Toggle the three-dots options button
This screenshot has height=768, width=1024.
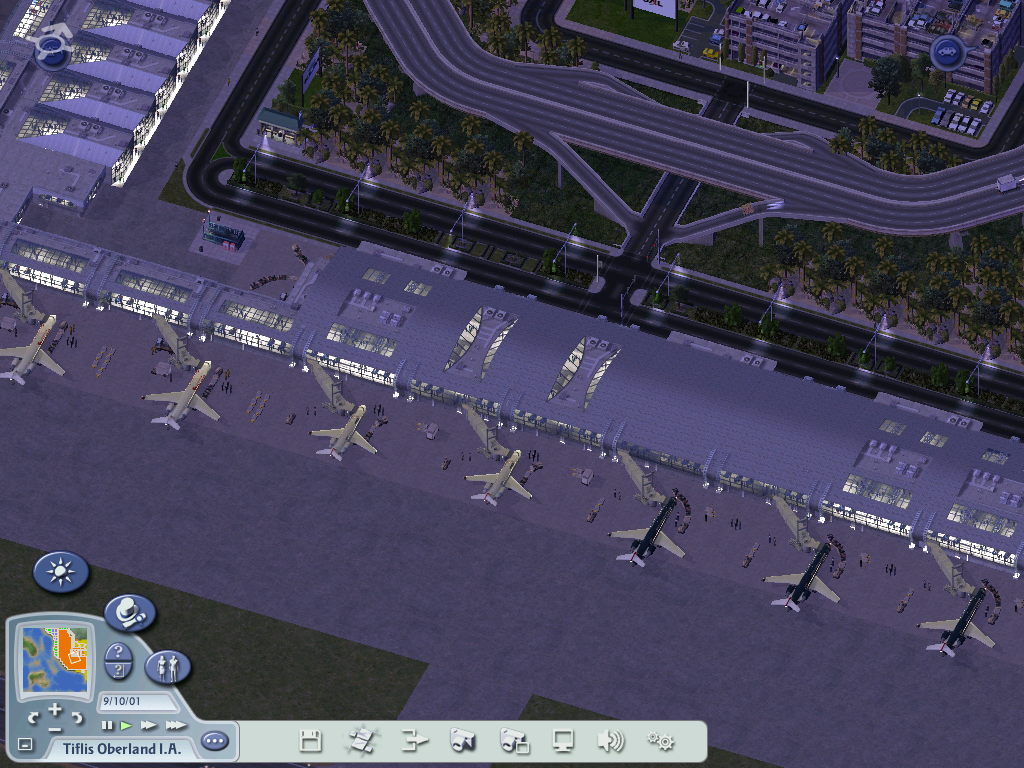pyautogui.click(x=214, y=741)
